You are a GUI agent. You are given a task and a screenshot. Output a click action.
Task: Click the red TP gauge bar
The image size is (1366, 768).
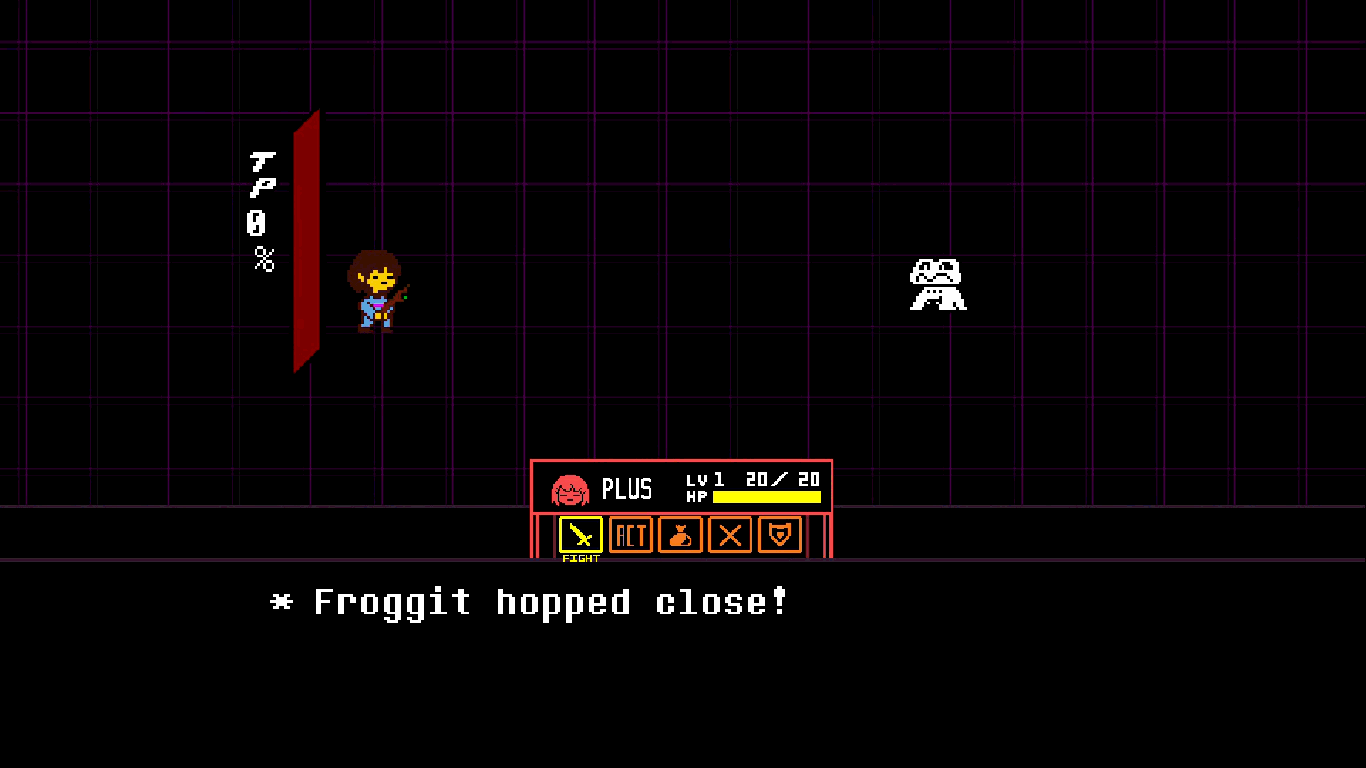coord(306,240)
